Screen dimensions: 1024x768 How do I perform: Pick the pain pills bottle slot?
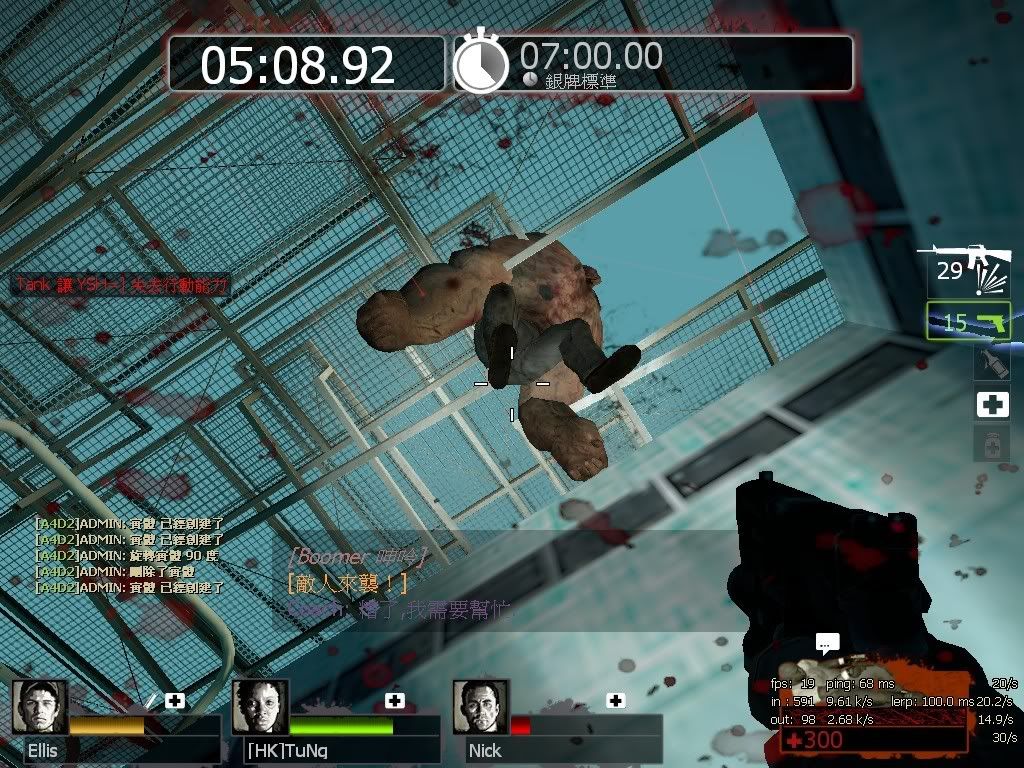click(991, 444)
